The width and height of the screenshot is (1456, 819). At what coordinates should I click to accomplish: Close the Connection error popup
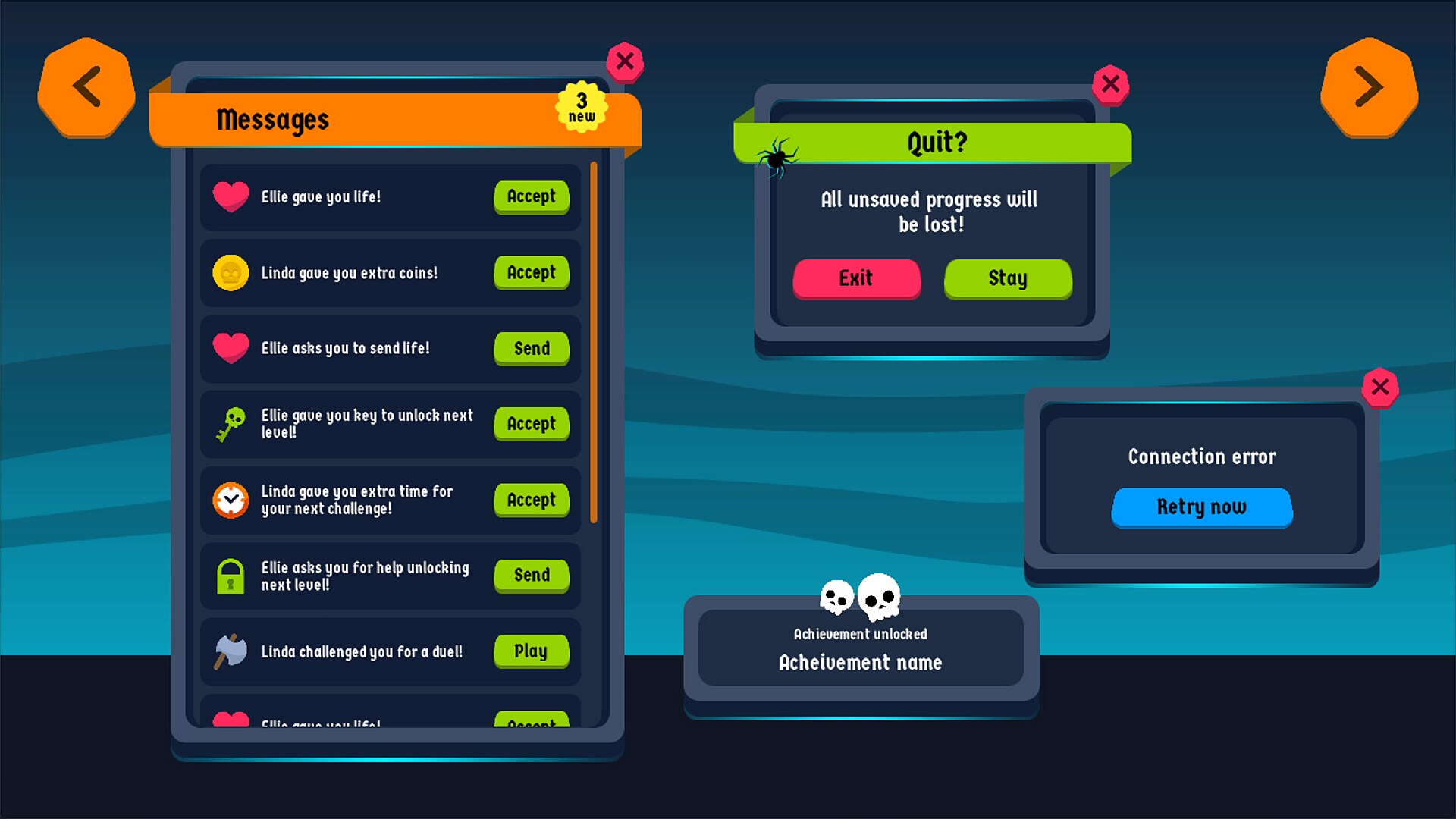coord(1381,388)
